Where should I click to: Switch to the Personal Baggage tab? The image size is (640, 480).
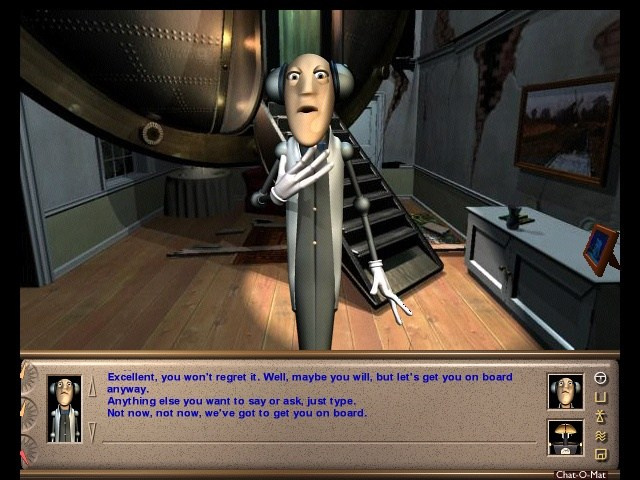point(601,397)
